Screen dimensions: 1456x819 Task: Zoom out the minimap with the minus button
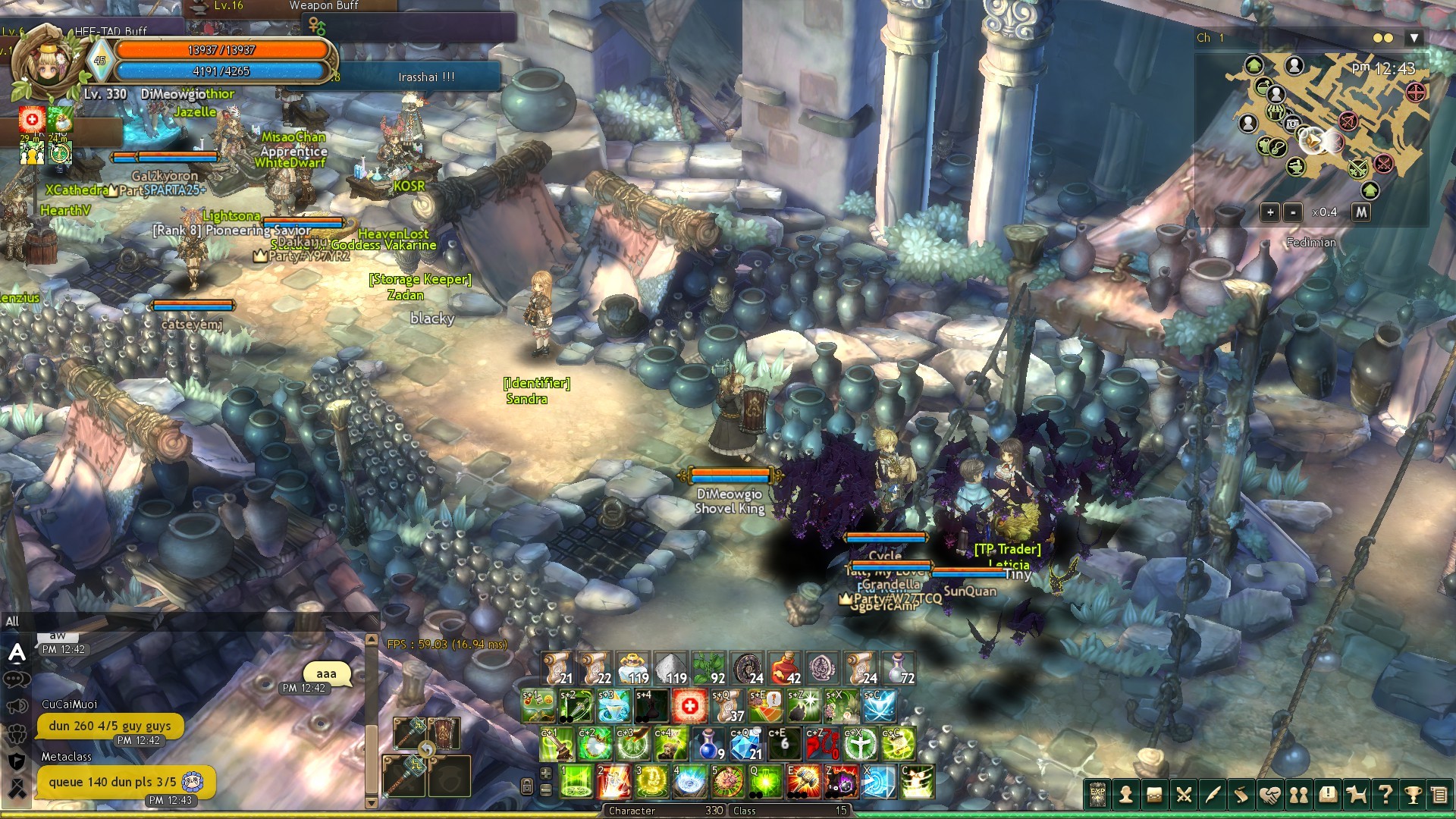pyautogui.click(x=1293, y=212)
